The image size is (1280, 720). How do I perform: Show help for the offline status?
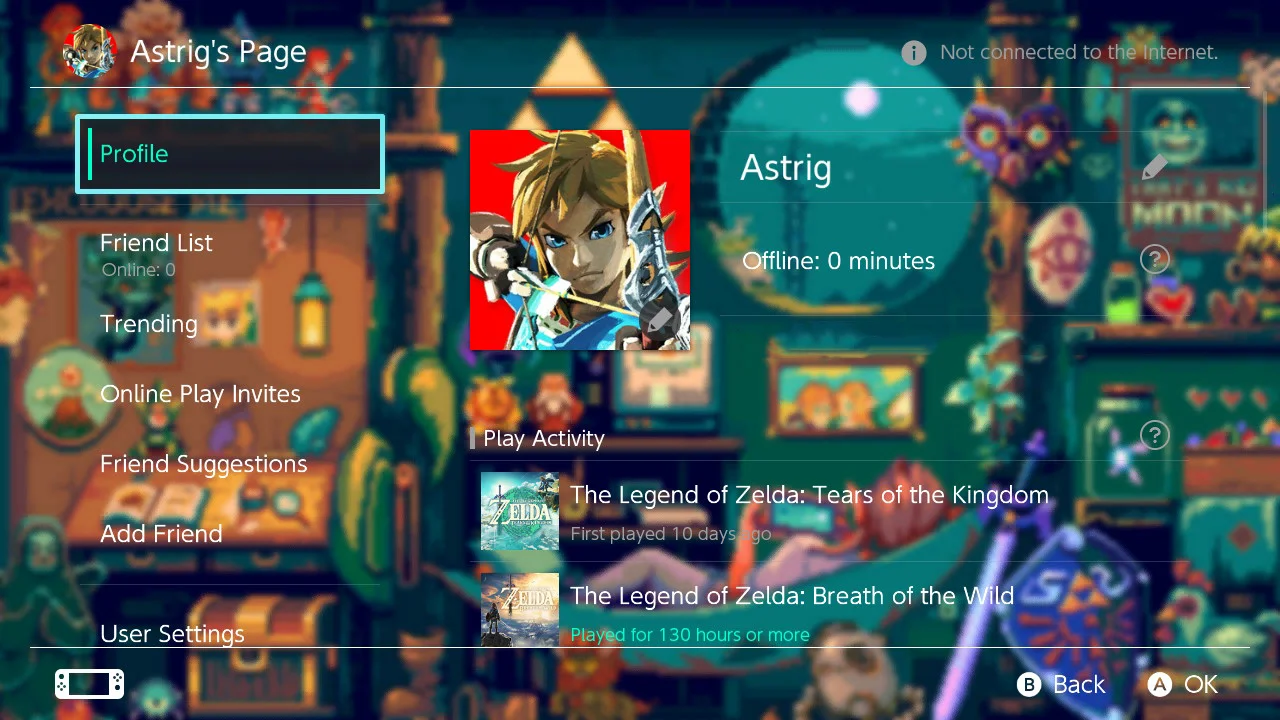tap(1154, 260)
